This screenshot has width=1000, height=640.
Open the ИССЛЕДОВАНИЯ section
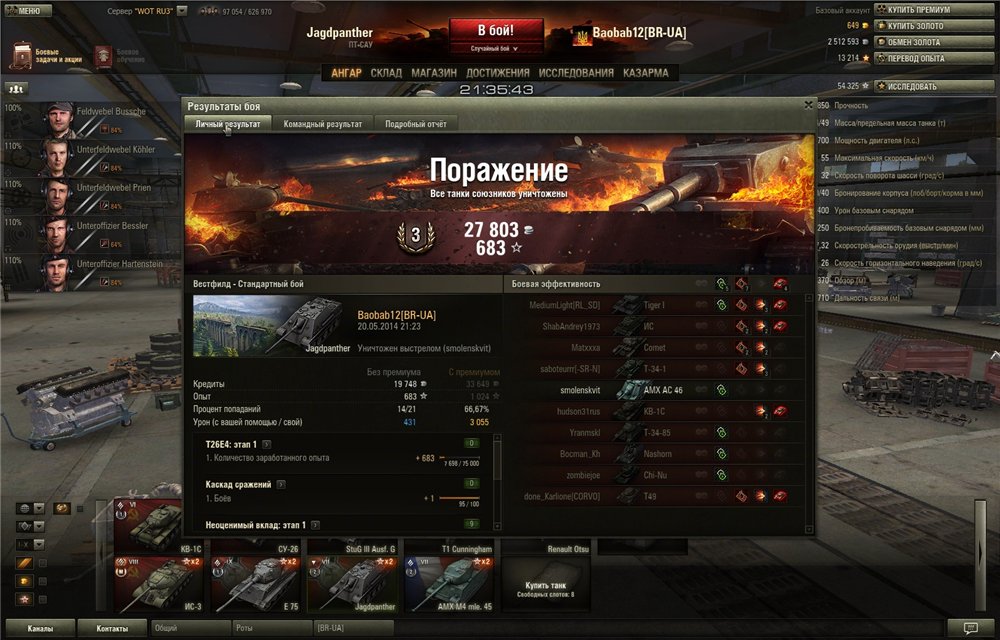click(x=576, y=73)
